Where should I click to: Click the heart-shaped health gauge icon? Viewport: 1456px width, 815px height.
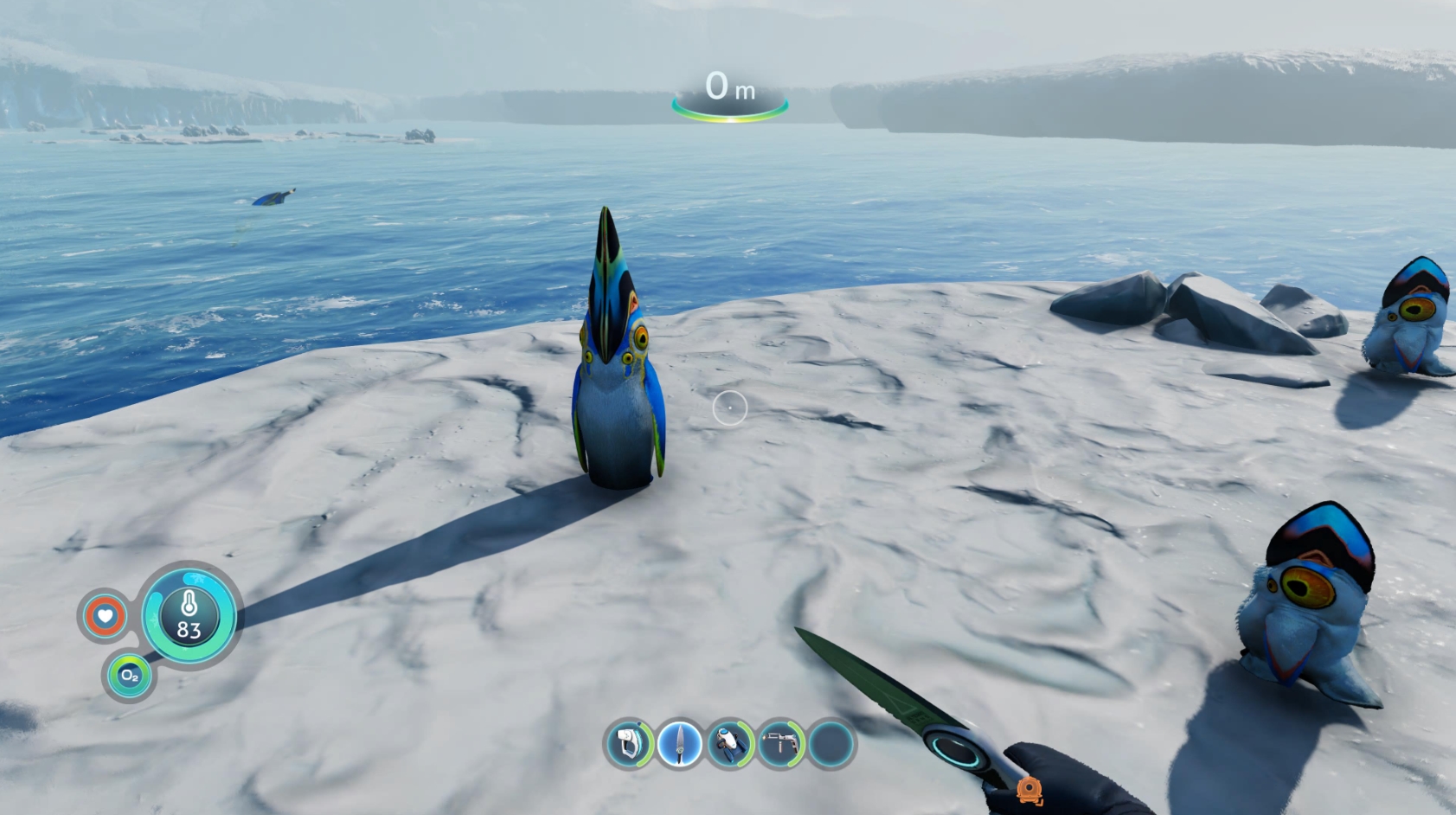(104, 616)
